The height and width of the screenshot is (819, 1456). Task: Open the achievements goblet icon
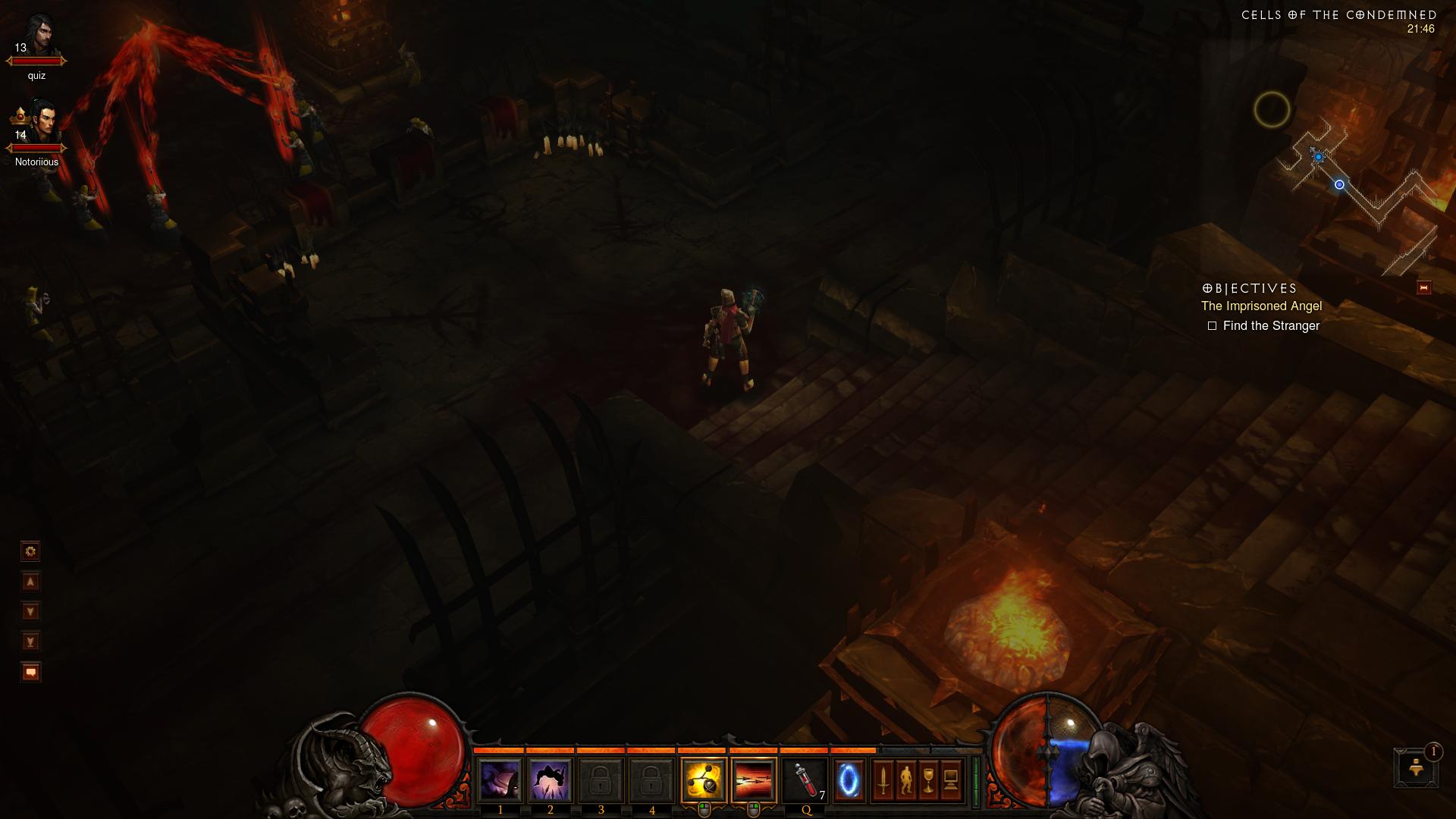click(x=928, y=780)
